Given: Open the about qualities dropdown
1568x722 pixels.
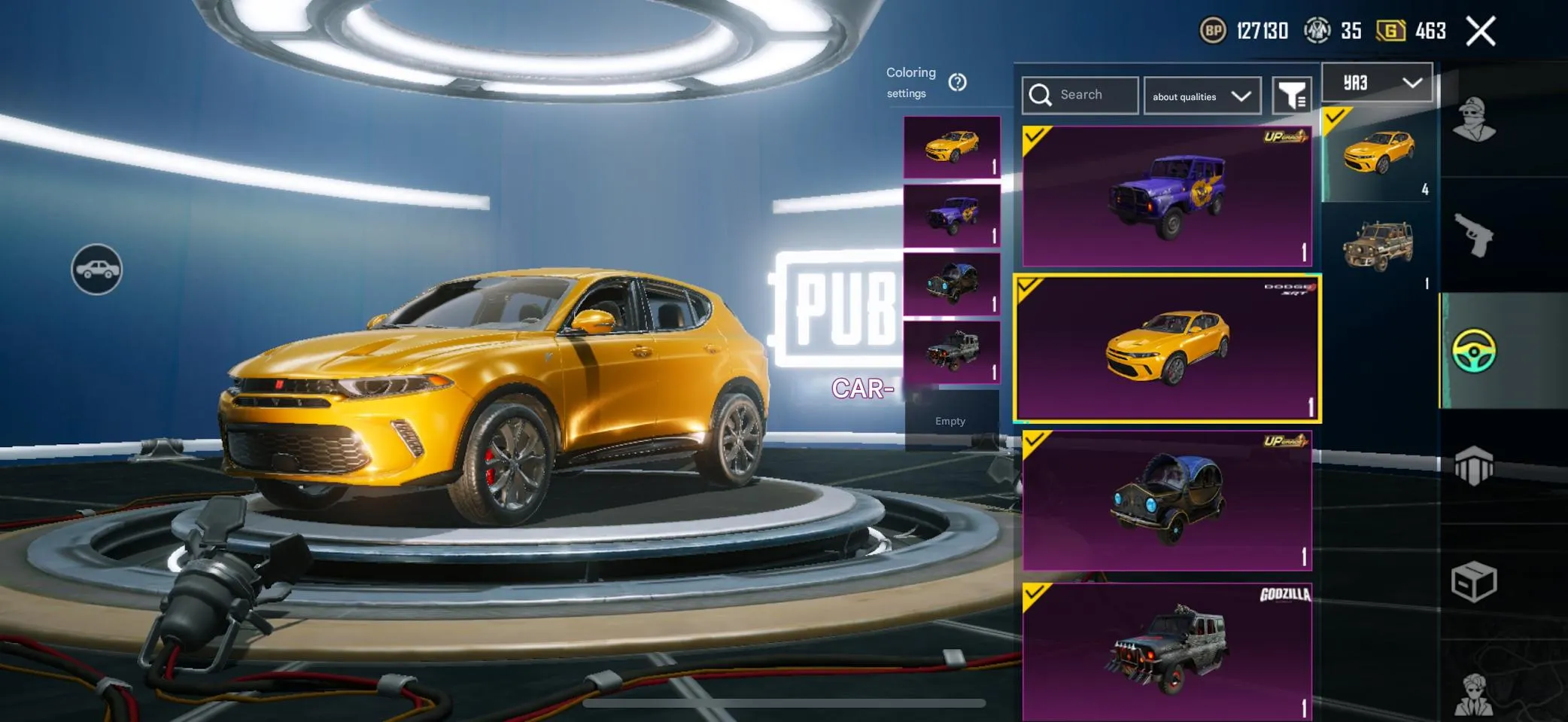Looking at the screenshot, I should (1202, 95).
